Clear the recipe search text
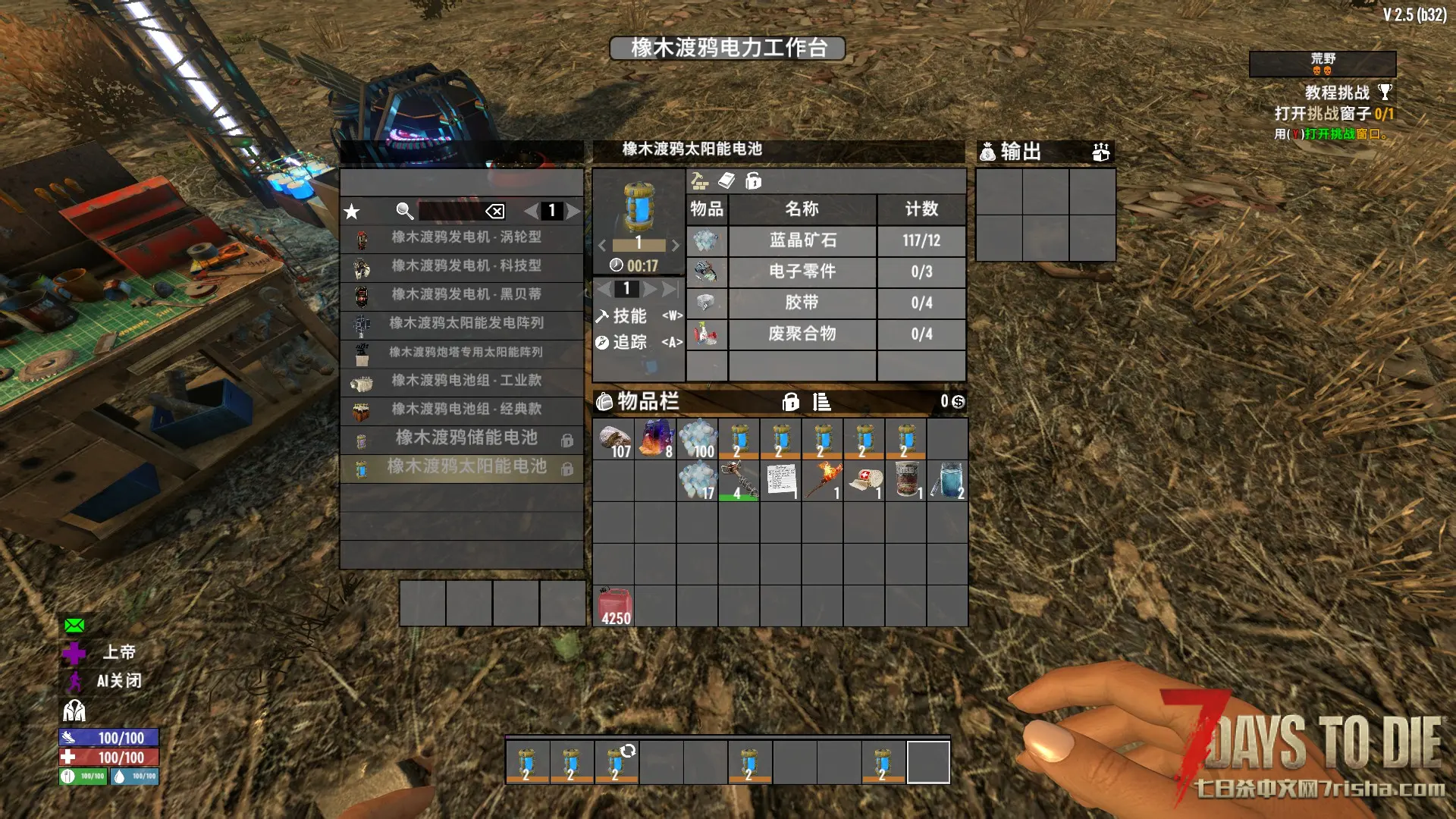 (494, 212)
